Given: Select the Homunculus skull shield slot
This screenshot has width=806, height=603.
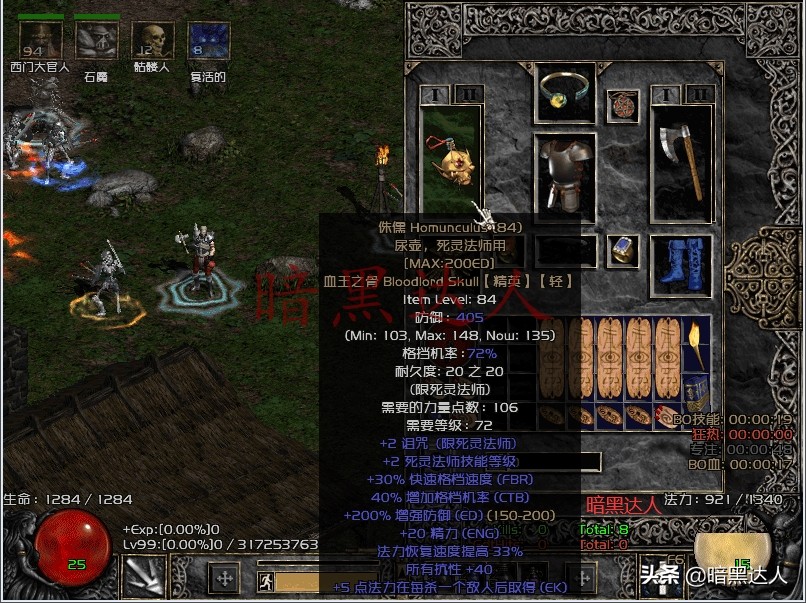Looking at the screenshot, I should [x=451, y=160].
